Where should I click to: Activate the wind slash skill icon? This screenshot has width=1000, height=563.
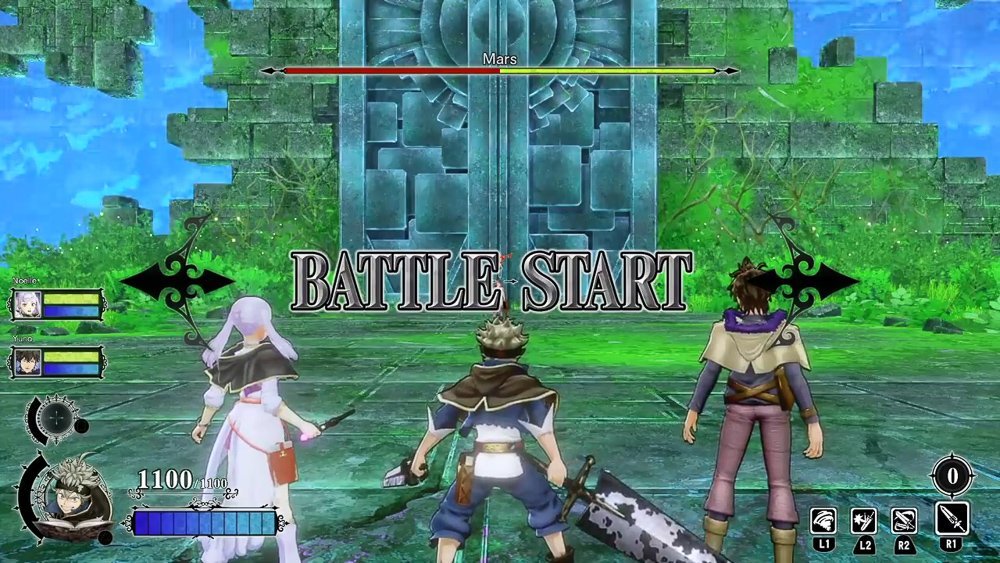(823, 520)
